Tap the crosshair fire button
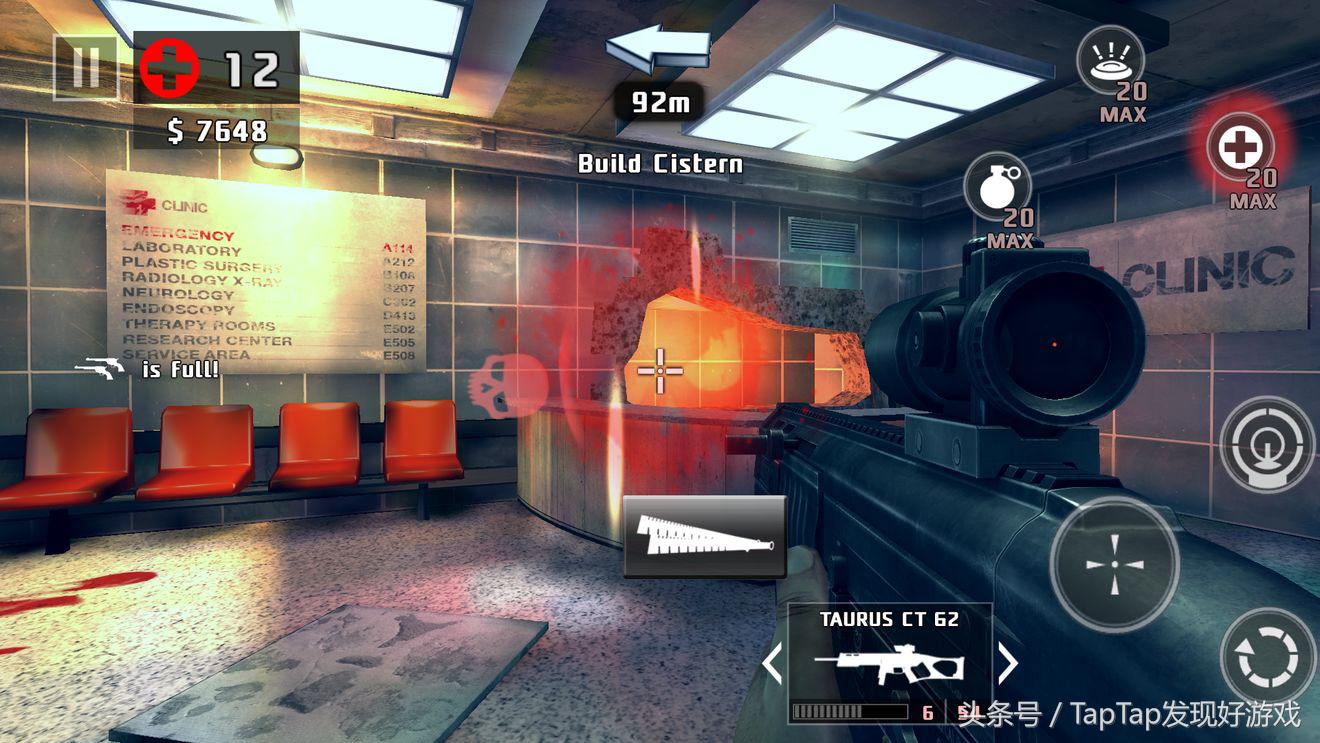 pyautogui.click(x=1114, y=564)
